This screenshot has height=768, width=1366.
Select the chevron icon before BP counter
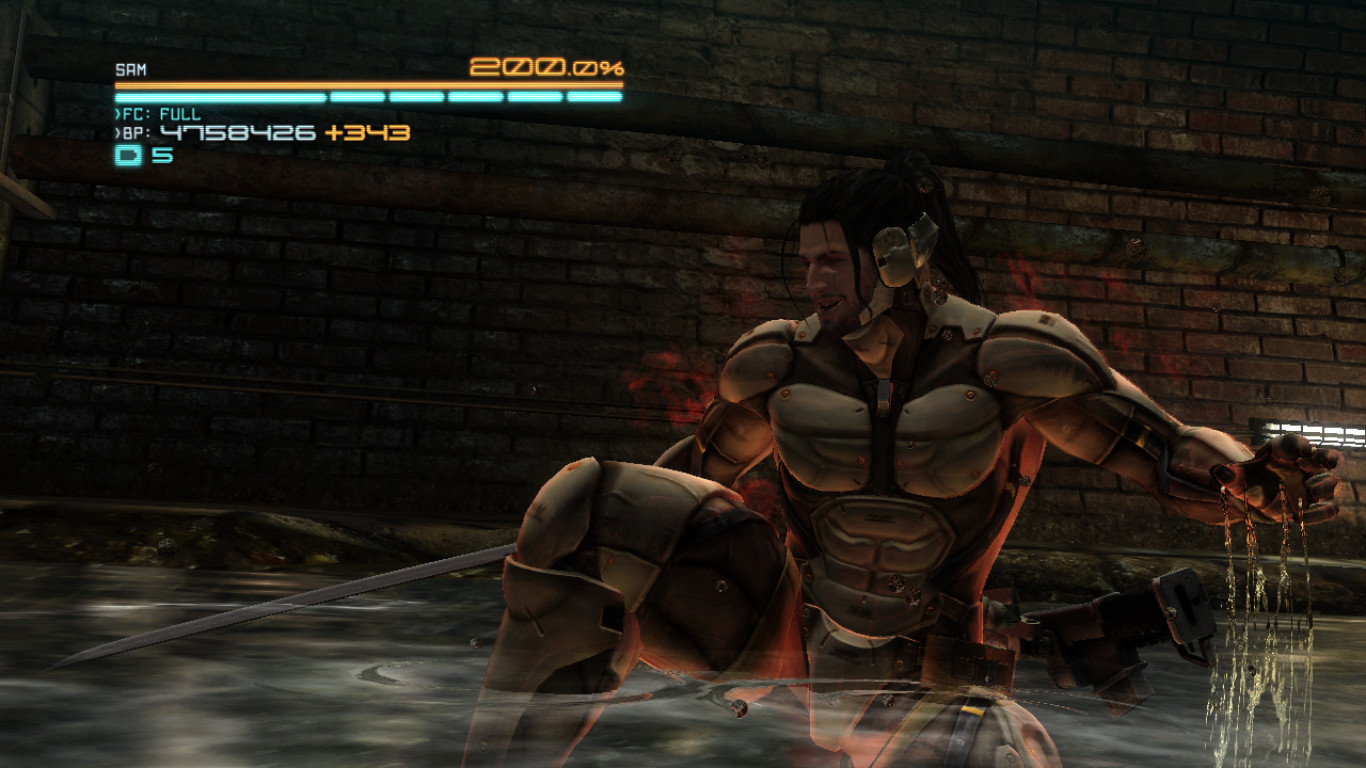(116, 131)
